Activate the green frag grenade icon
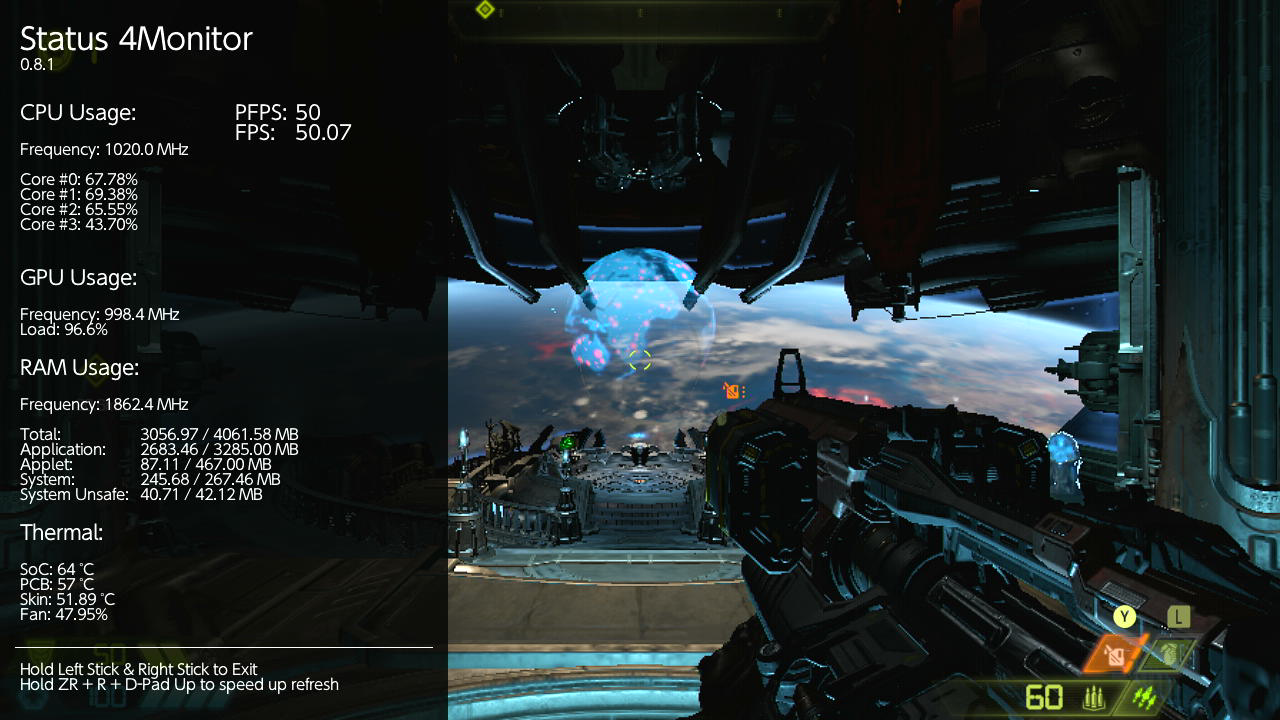This screenshot has width=1280, height=720. click(x=1174, y=655)
